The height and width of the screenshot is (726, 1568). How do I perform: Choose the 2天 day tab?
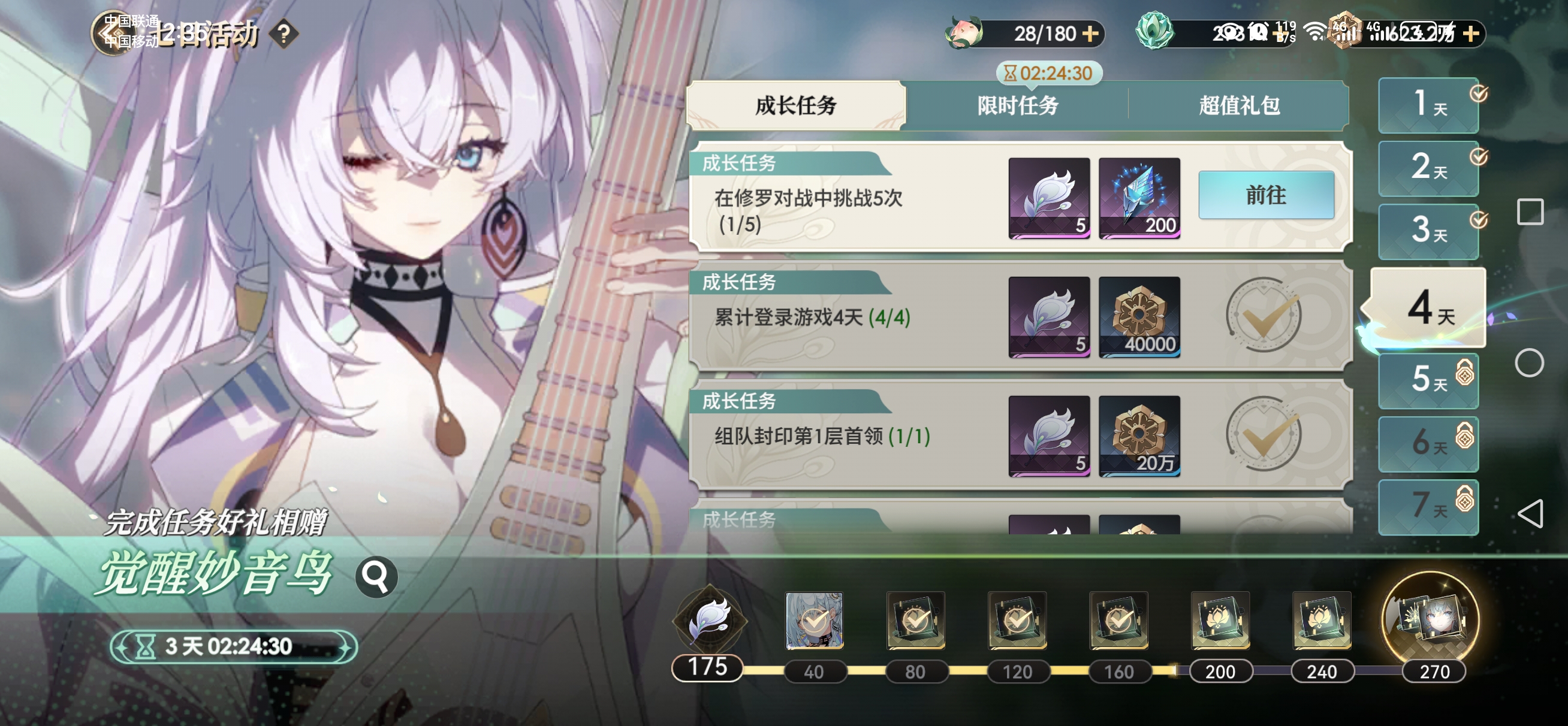(x=1428, y=168)
